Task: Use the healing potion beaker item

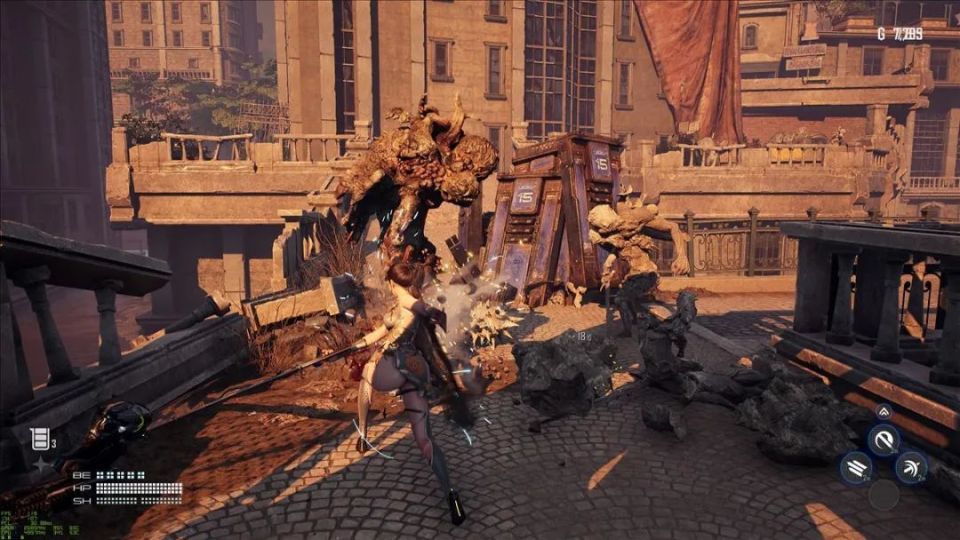Action: click(x=40, y=438)
